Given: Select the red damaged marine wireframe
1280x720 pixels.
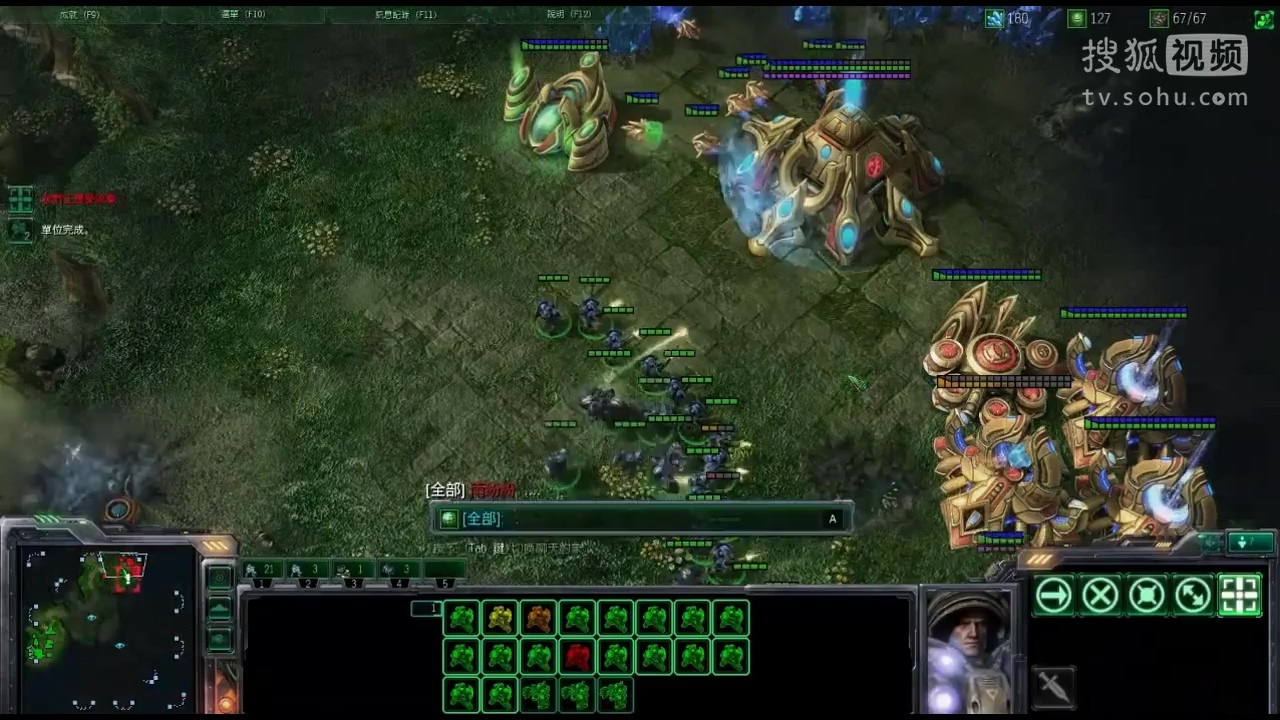Looking at the screenshot, I should pos(577,657).
